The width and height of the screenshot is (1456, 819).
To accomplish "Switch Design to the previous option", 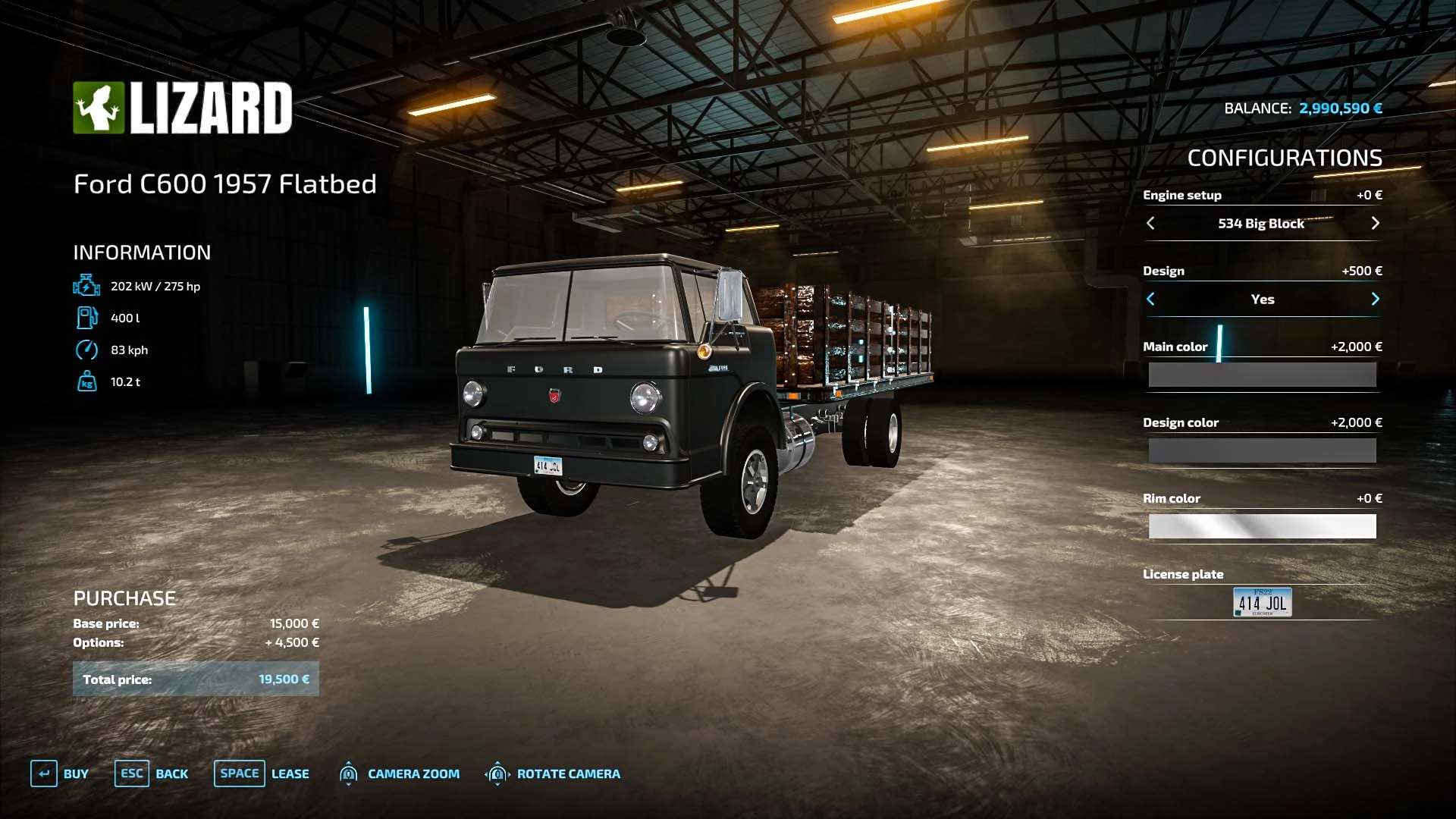I will tap(1150, 299).
